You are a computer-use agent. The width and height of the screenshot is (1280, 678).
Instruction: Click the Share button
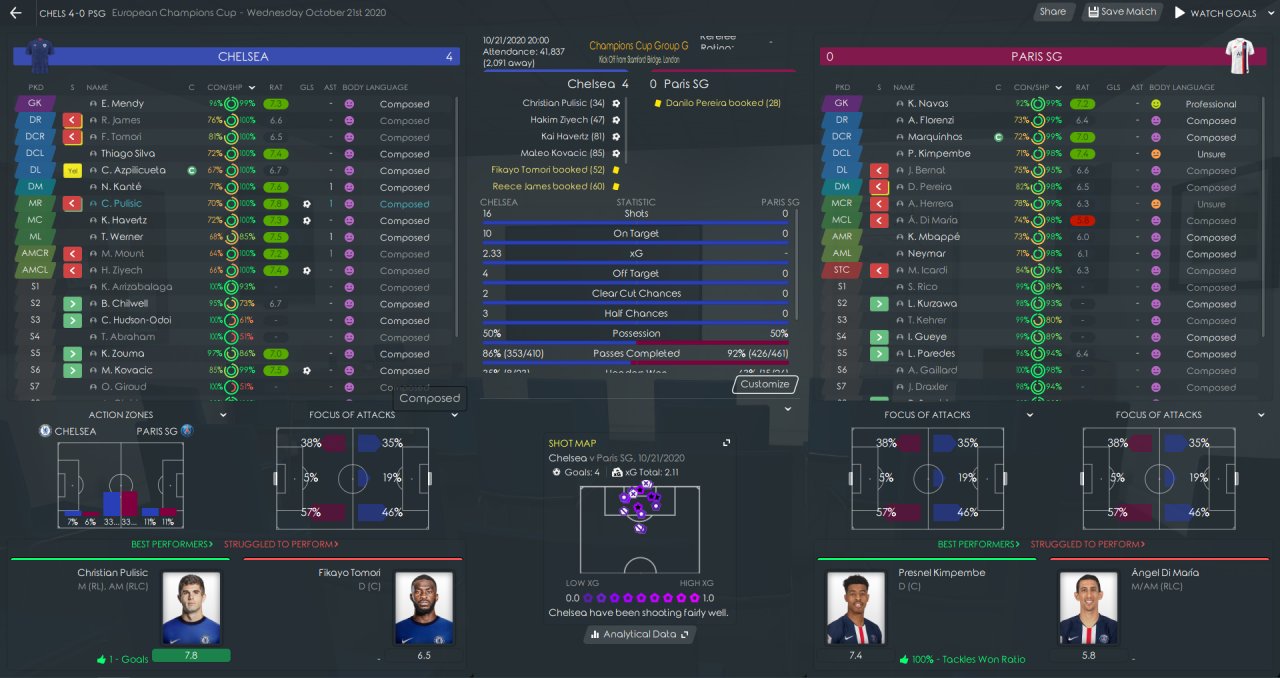click(x=1052, y=12)
